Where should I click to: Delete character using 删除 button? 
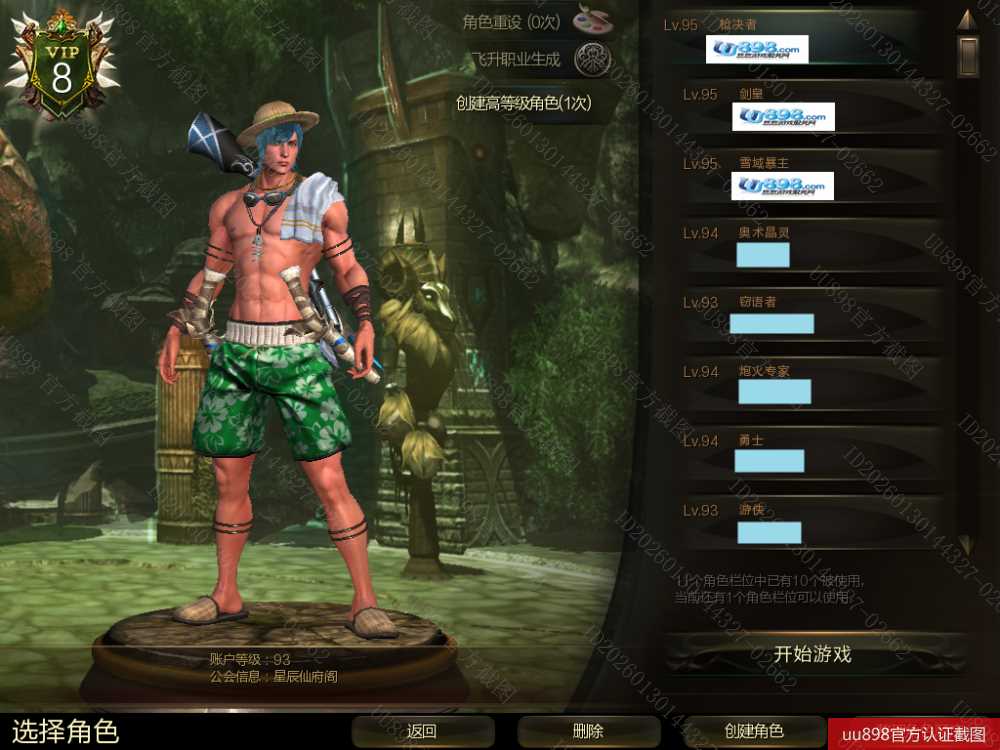(588, 731)
